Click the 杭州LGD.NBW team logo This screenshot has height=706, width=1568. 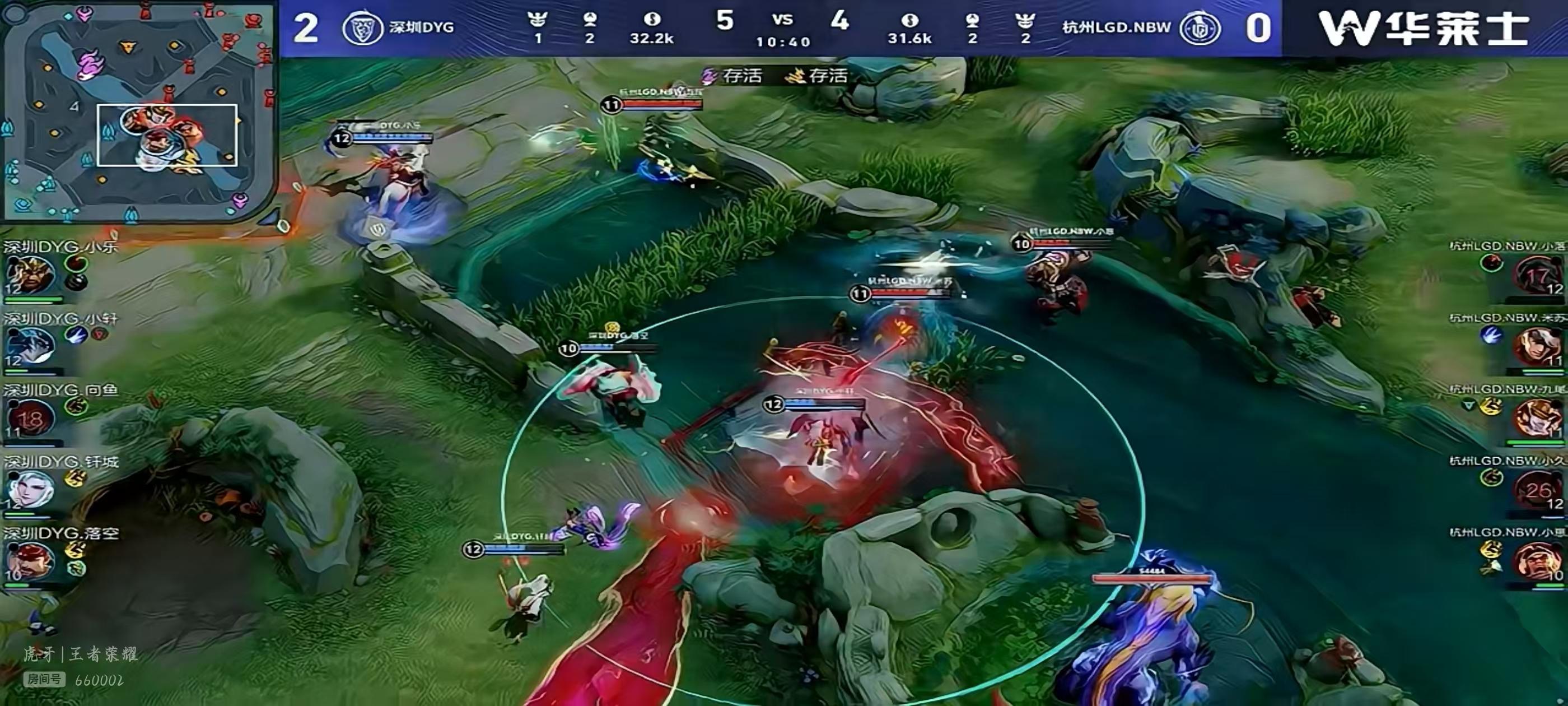1199,28
